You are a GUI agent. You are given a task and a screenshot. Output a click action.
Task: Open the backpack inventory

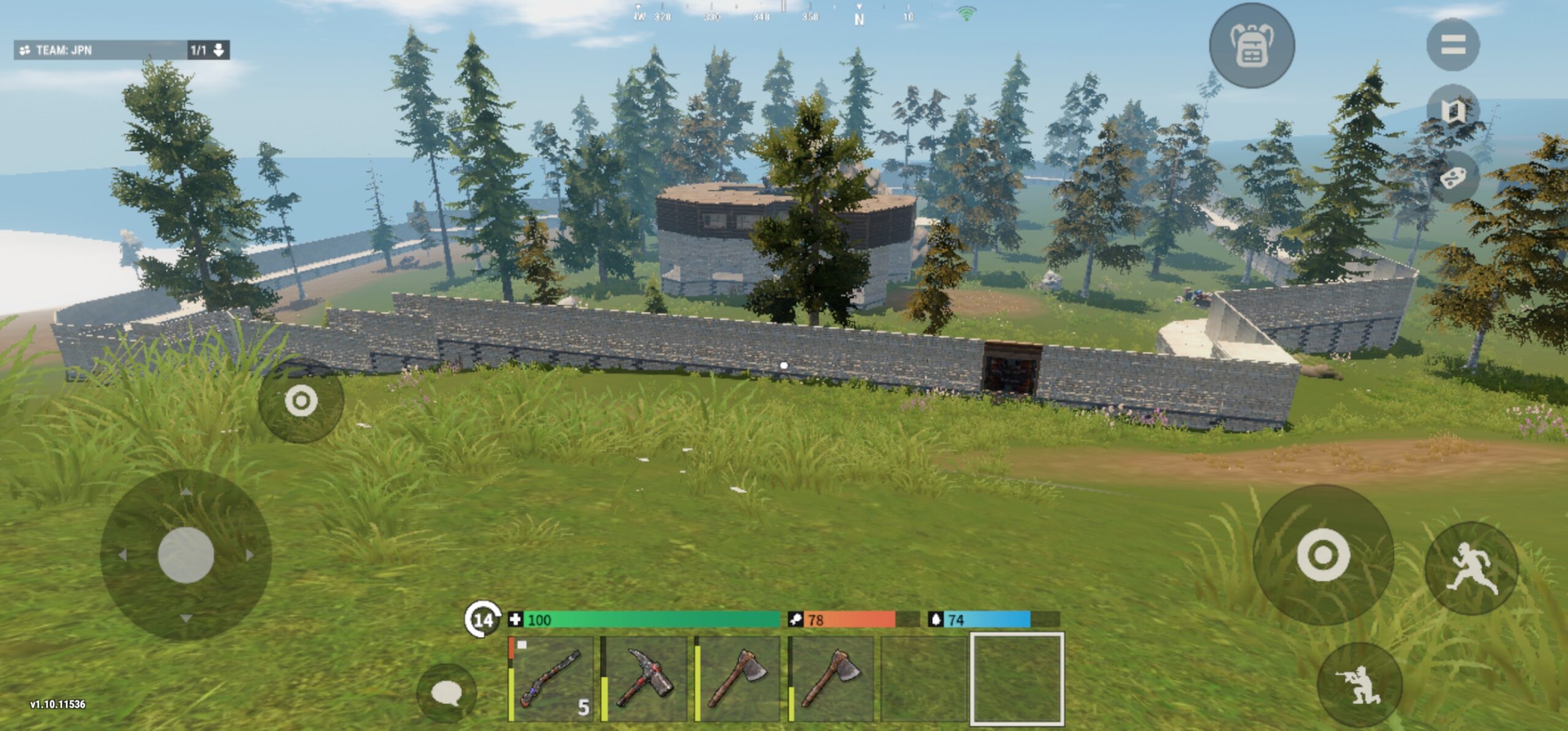coord(1251,46)
